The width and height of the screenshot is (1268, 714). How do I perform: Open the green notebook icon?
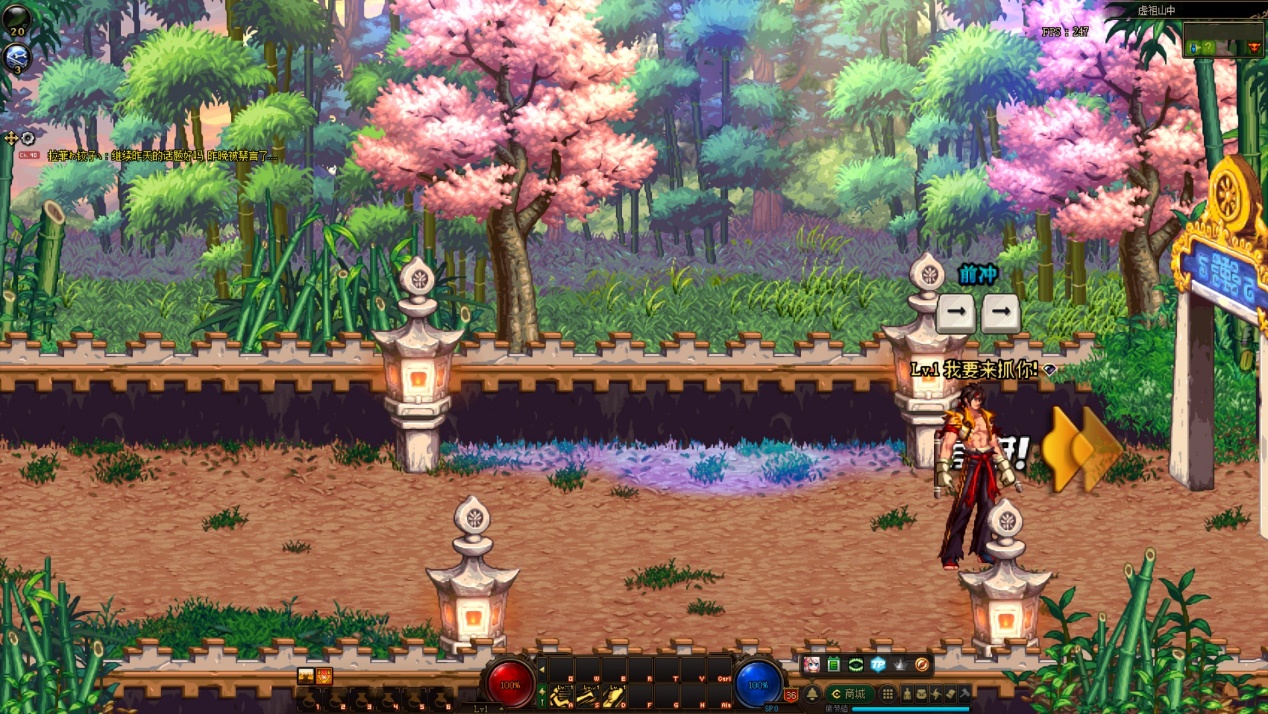(x=833, y=665)
